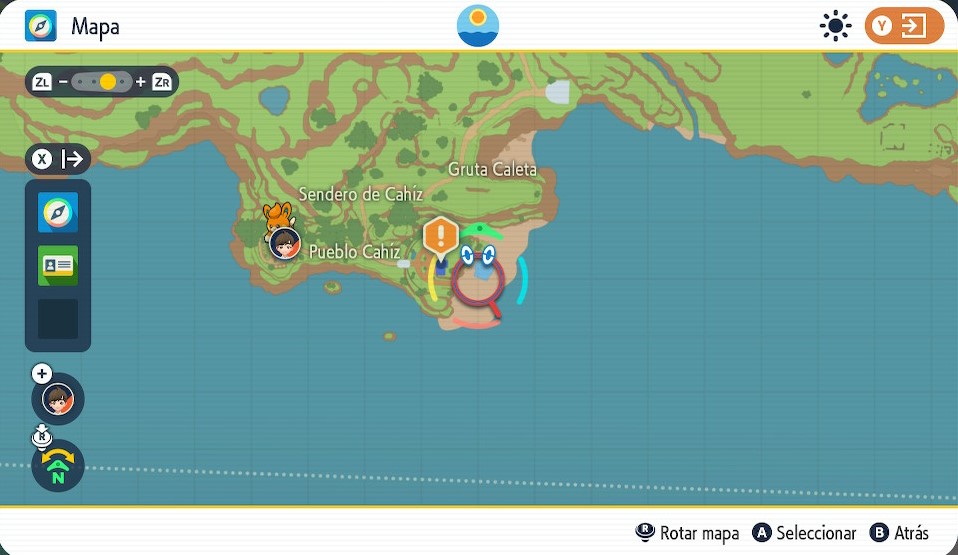Select the player marker at Pueblo Cahíz
The width and height of the screenshot is (958, 555).
[x=285, y=242]
